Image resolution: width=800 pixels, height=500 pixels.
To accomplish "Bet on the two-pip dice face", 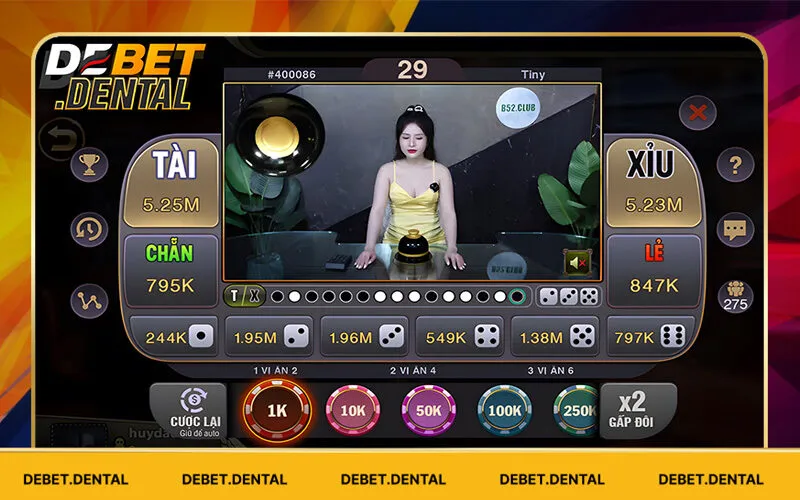I will (x=269, y=337).
